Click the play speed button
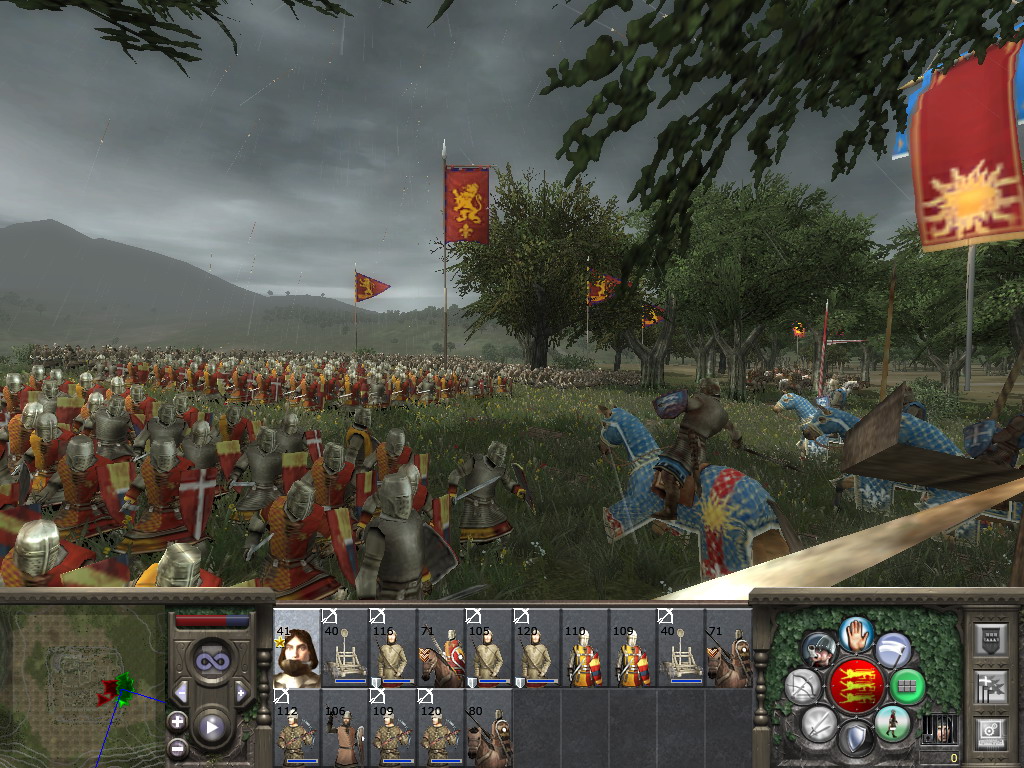1024x768 pixels. point(211,728)
